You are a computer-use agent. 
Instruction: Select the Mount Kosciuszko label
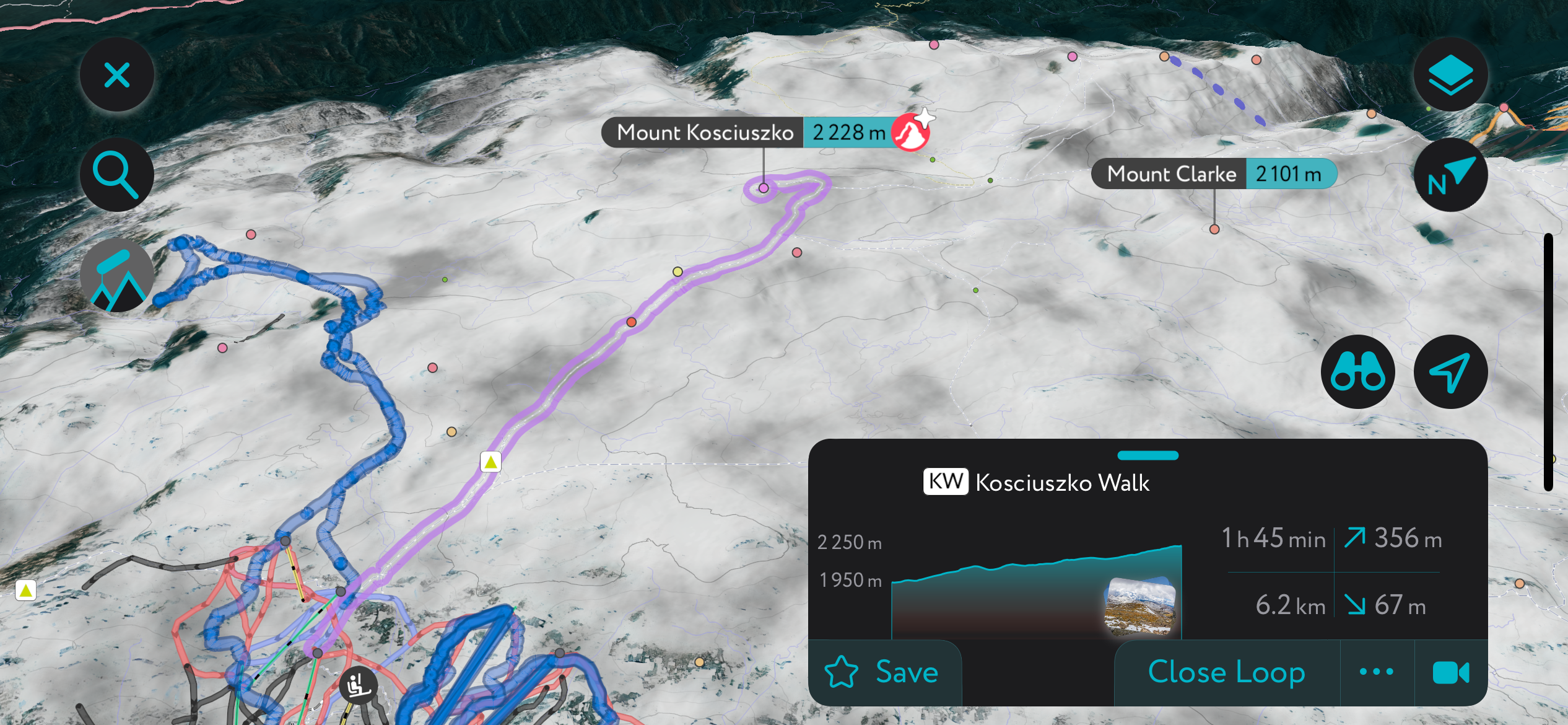(706, 132)
